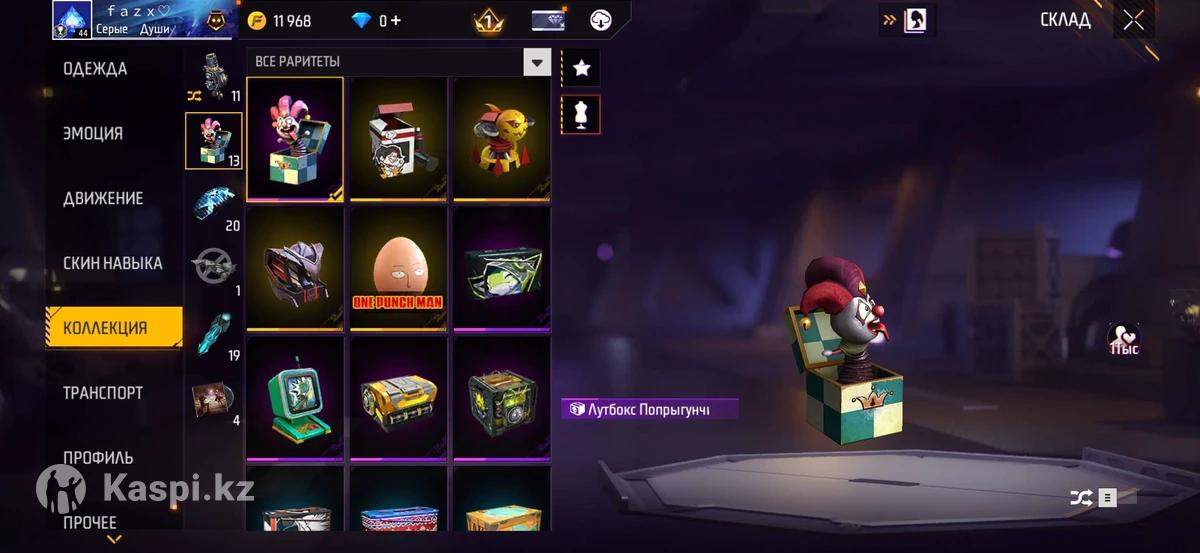Screen dimensions: 1200x553
Task: Select the green retro TV loot box
Action: [295, 398]
